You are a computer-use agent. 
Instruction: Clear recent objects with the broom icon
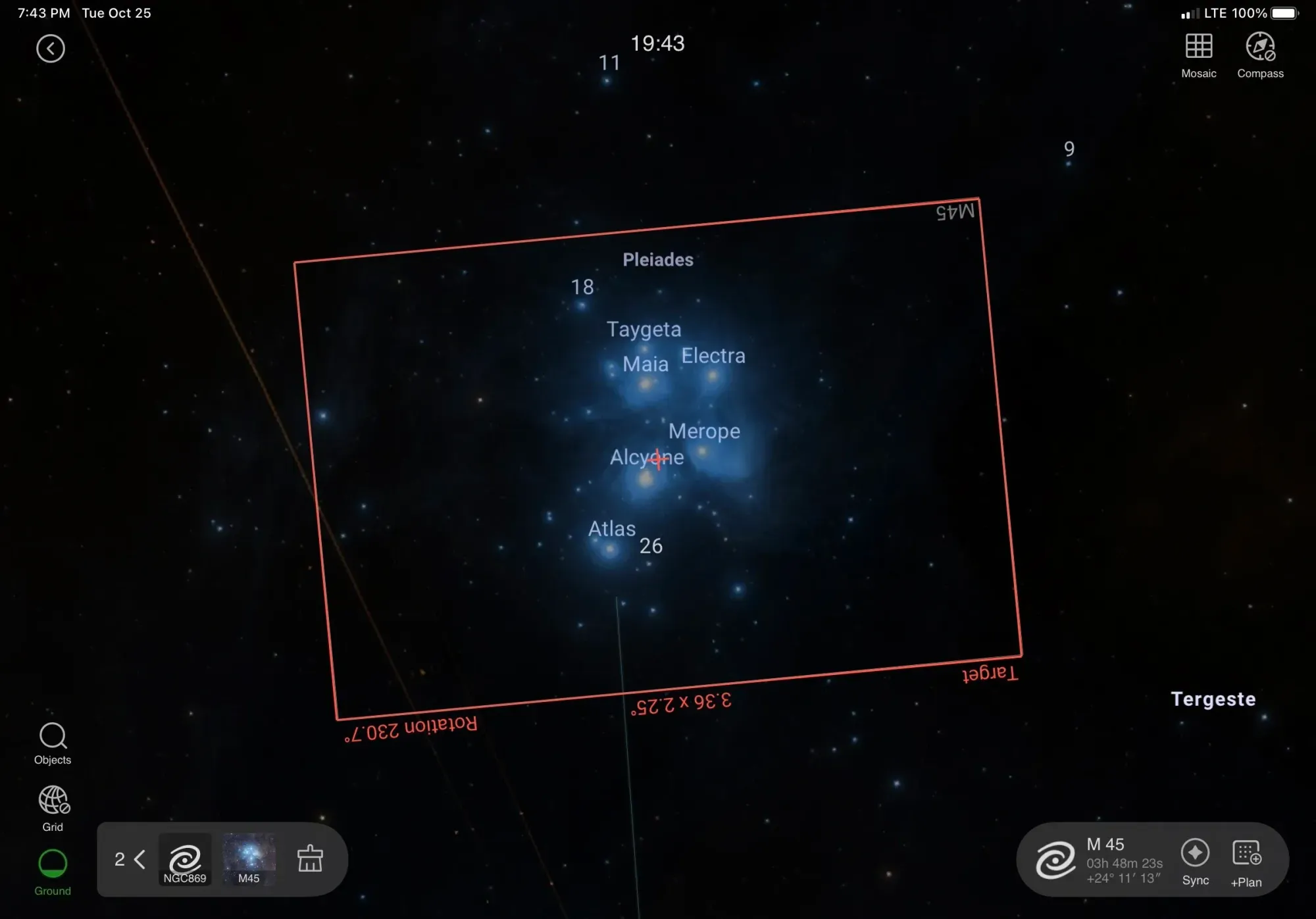tap(310, 859)
